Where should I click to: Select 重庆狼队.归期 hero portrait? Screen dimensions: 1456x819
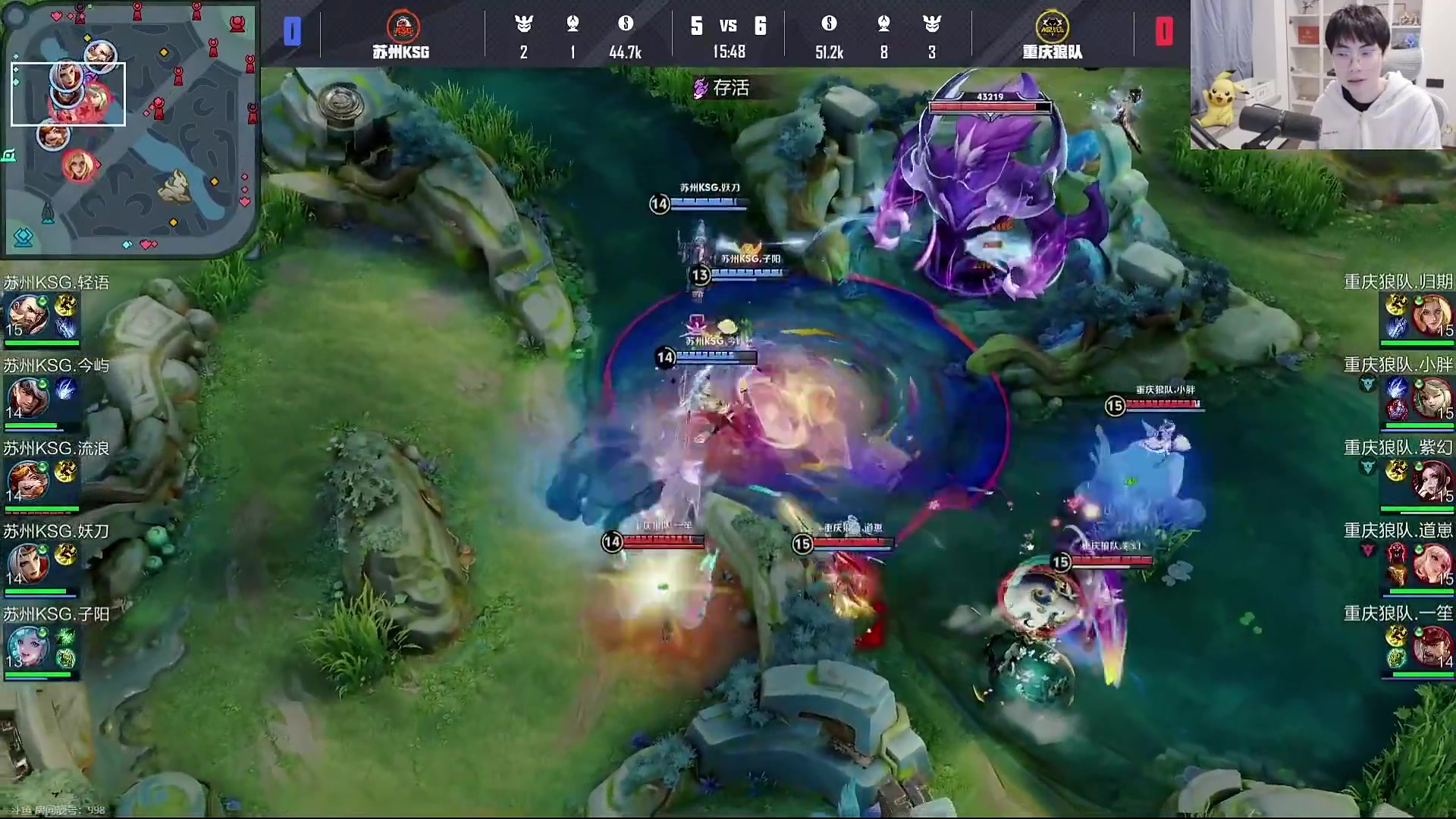(1432, 315)
